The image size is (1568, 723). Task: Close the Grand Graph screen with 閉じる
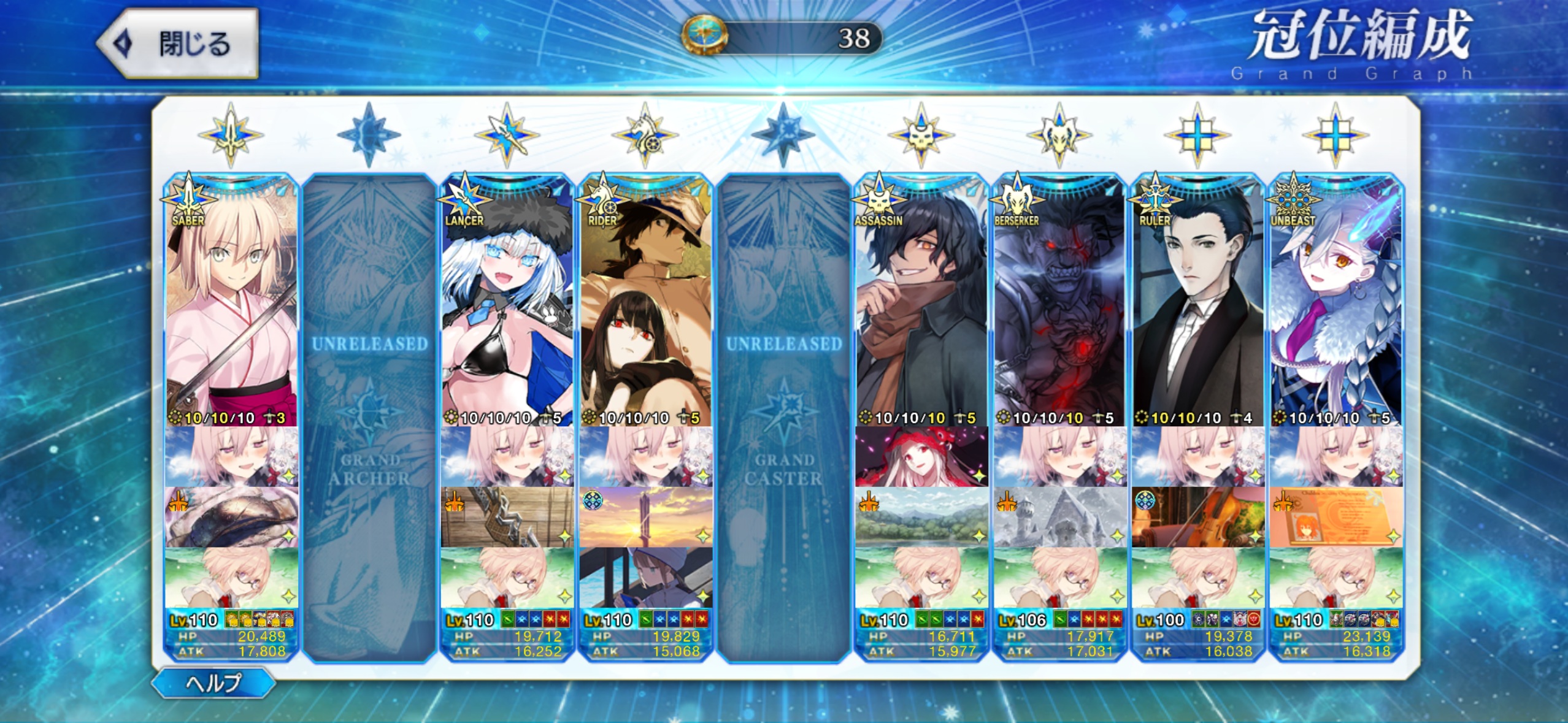point(179,44)
